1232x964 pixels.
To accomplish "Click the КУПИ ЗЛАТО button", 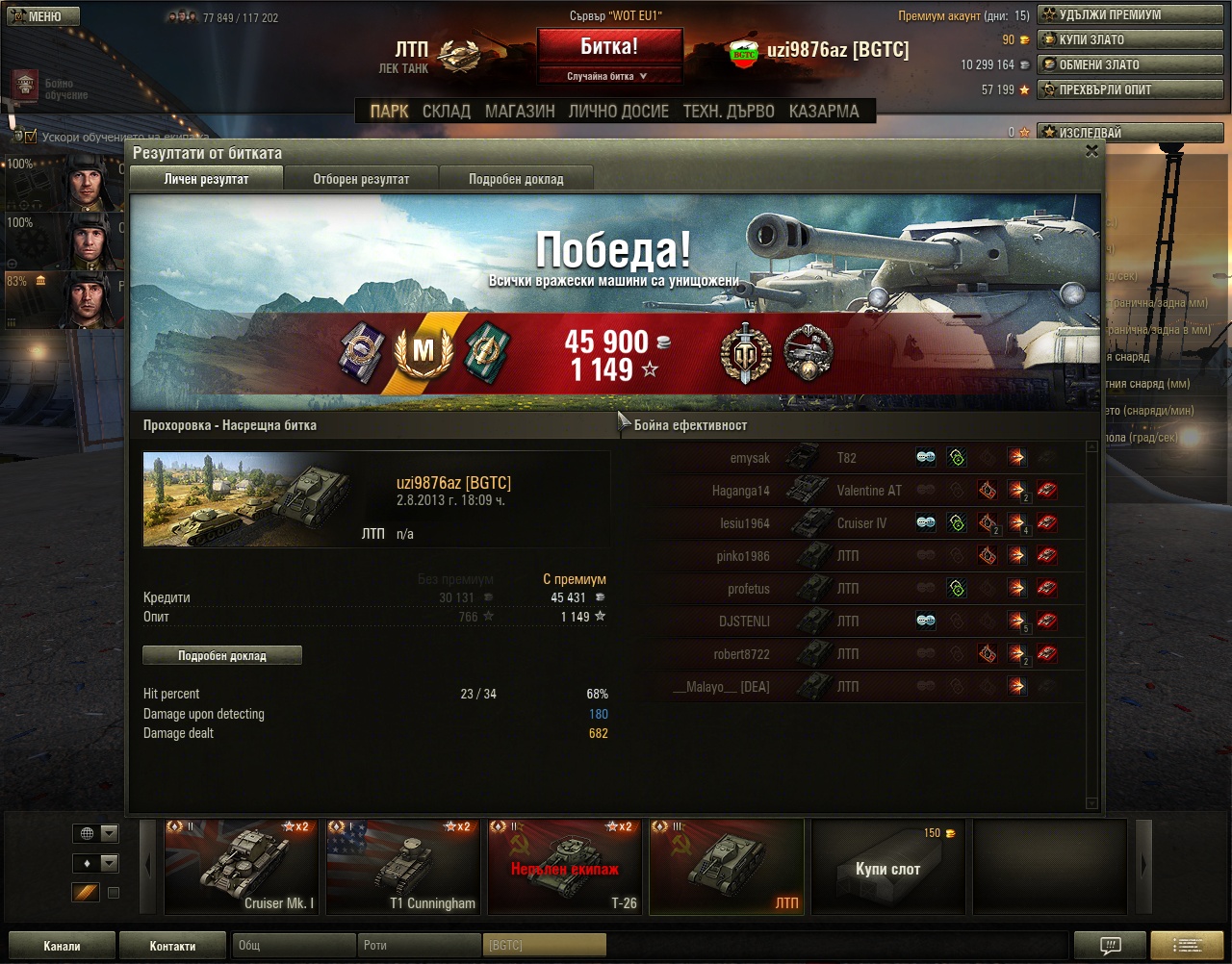I will point(1130,40).
